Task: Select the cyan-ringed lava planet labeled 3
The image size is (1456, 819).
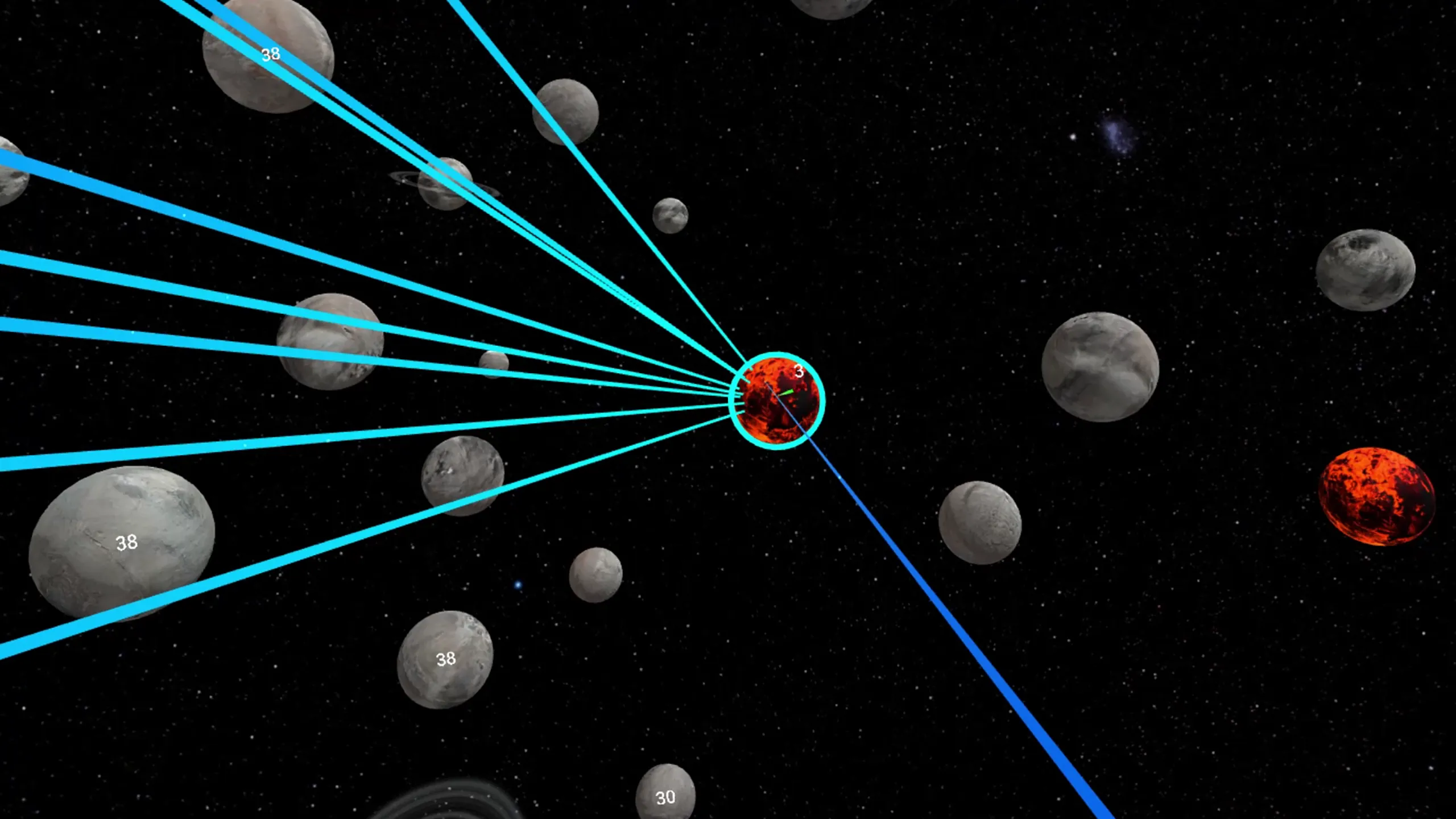Action: click(776, 400)
